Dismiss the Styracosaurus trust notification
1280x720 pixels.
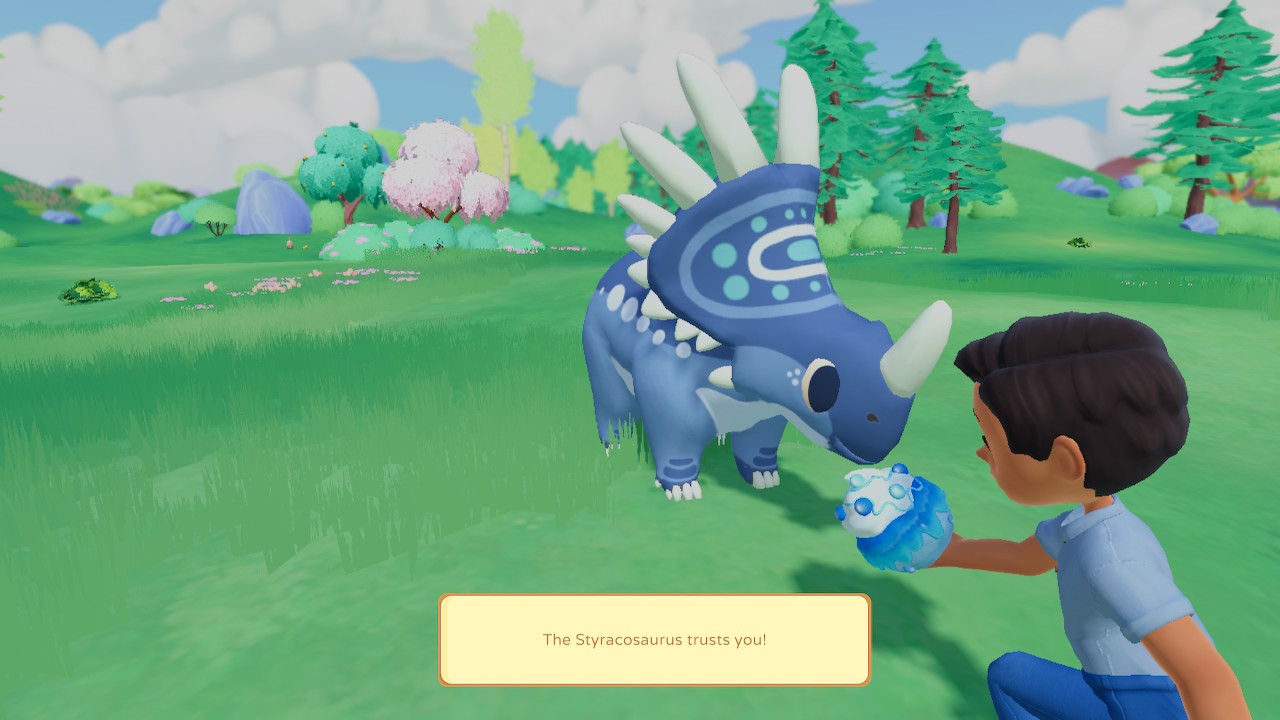654,640
